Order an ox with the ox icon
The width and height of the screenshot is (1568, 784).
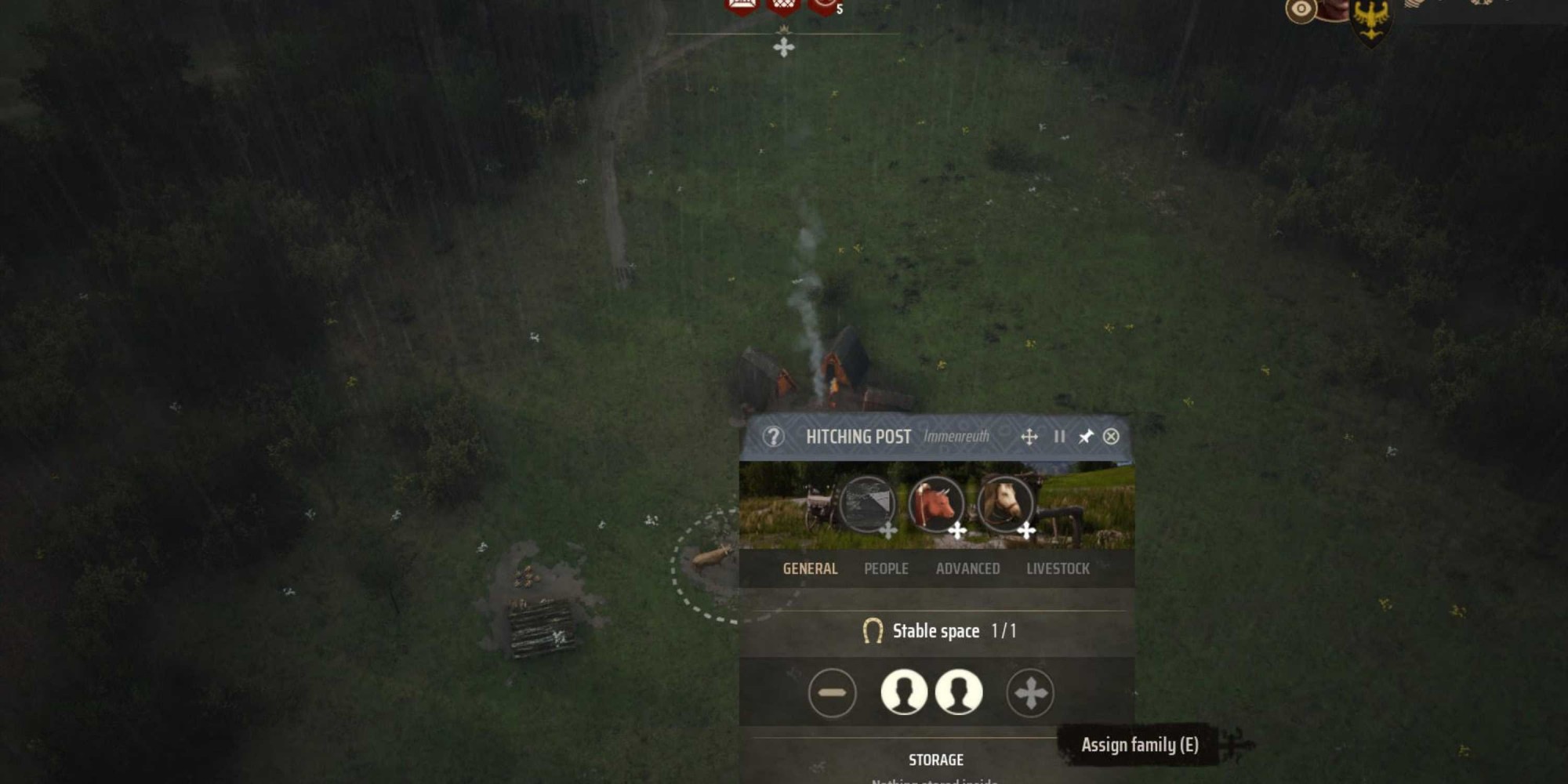[x=936, y=503]
